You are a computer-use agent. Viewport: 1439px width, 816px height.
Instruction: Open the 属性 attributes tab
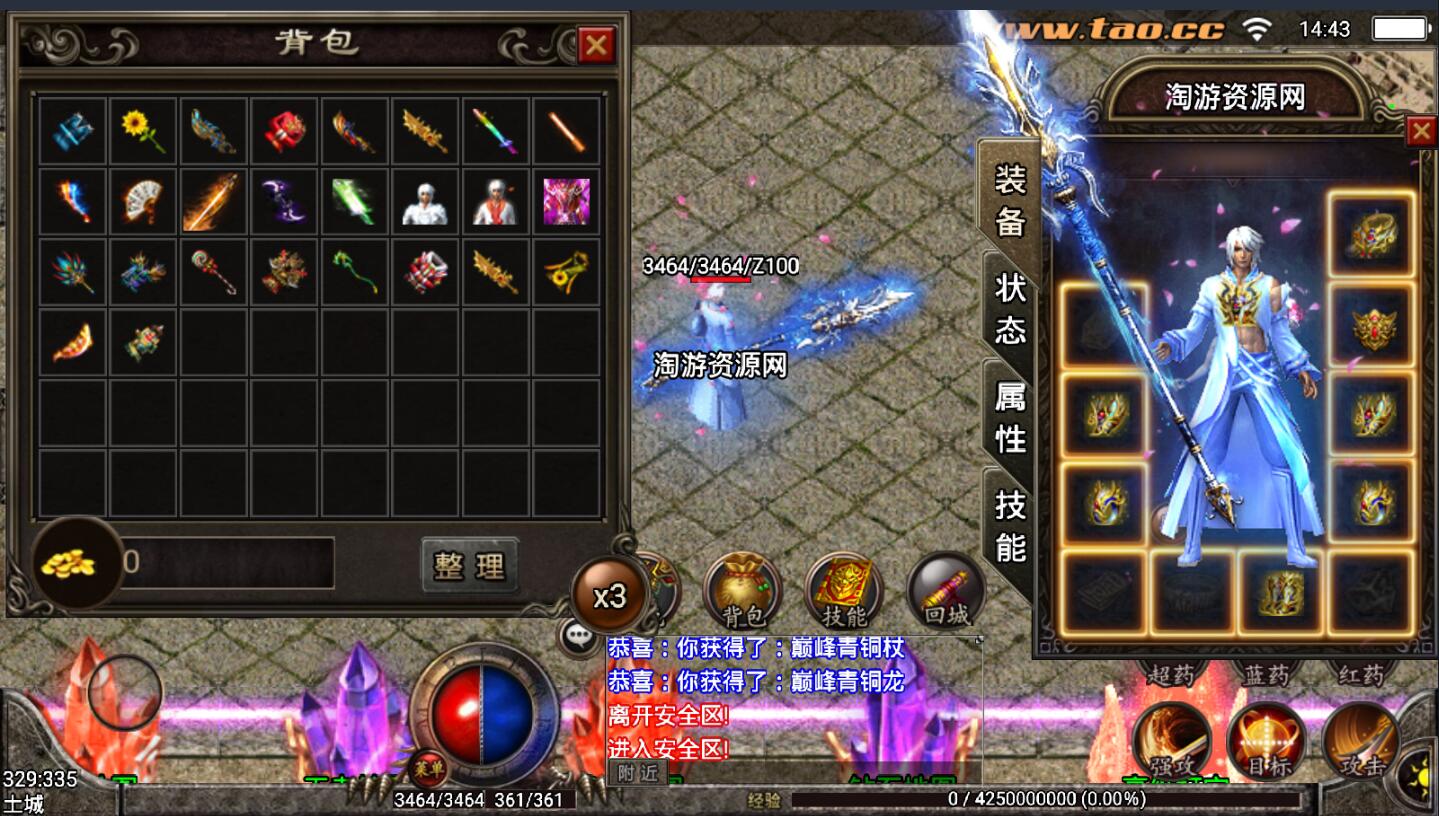coord(1010,417)
